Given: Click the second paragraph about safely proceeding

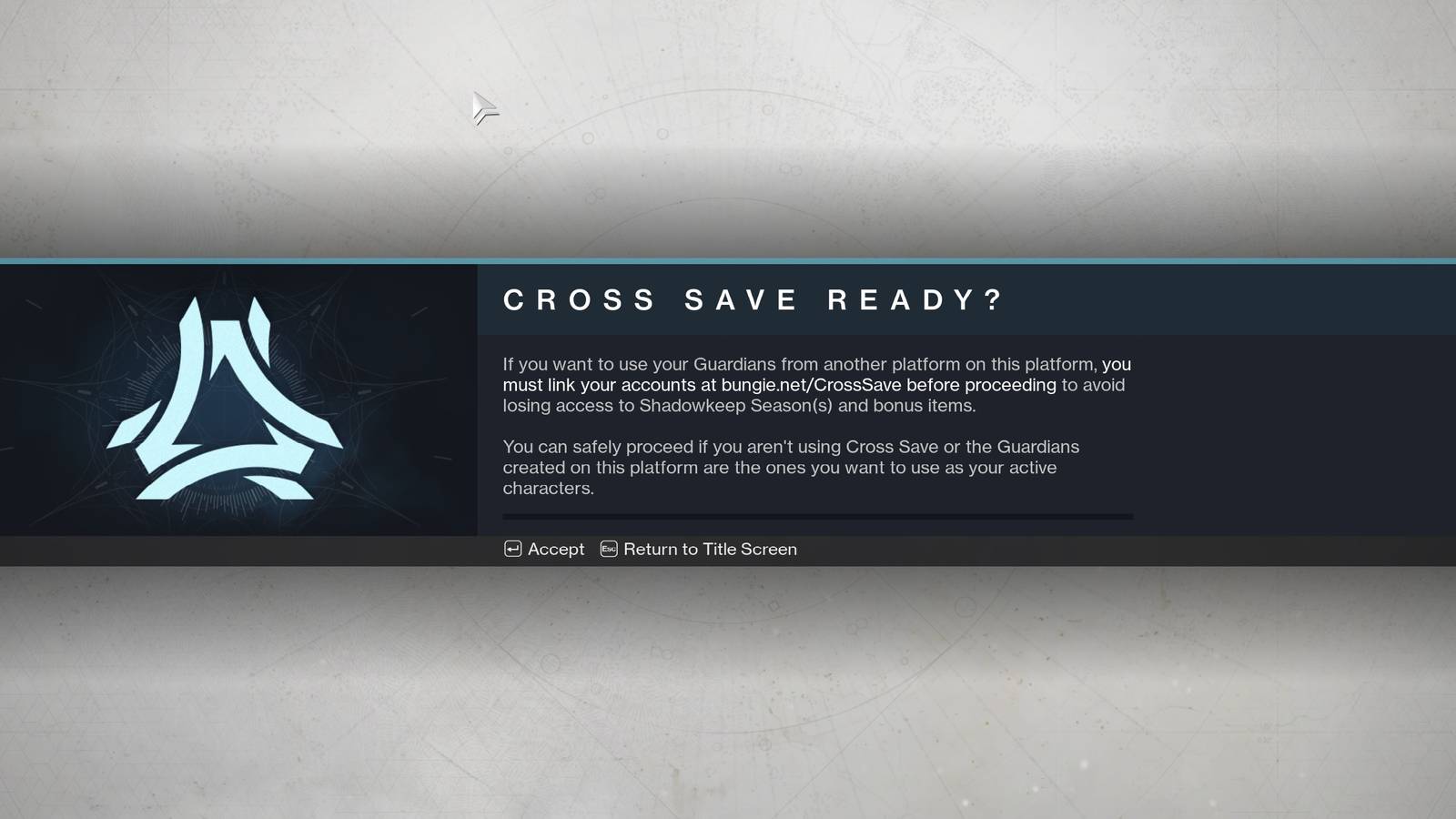Looking at the screenshot, I should pyautogui.click(x=790, y=467).
